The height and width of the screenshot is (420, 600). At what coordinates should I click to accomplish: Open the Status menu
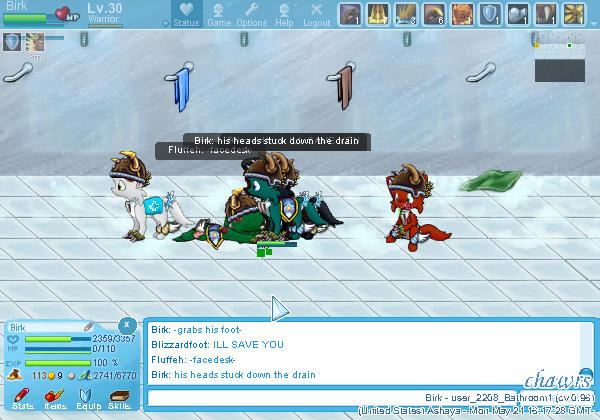(x=186, y=15)
